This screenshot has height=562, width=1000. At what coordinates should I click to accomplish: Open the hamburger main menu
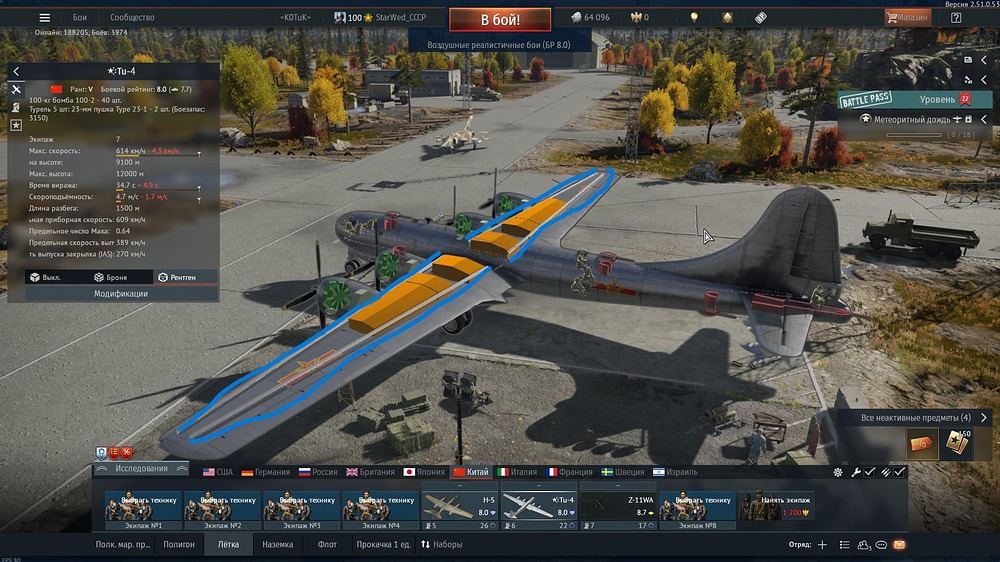[44, 17]
